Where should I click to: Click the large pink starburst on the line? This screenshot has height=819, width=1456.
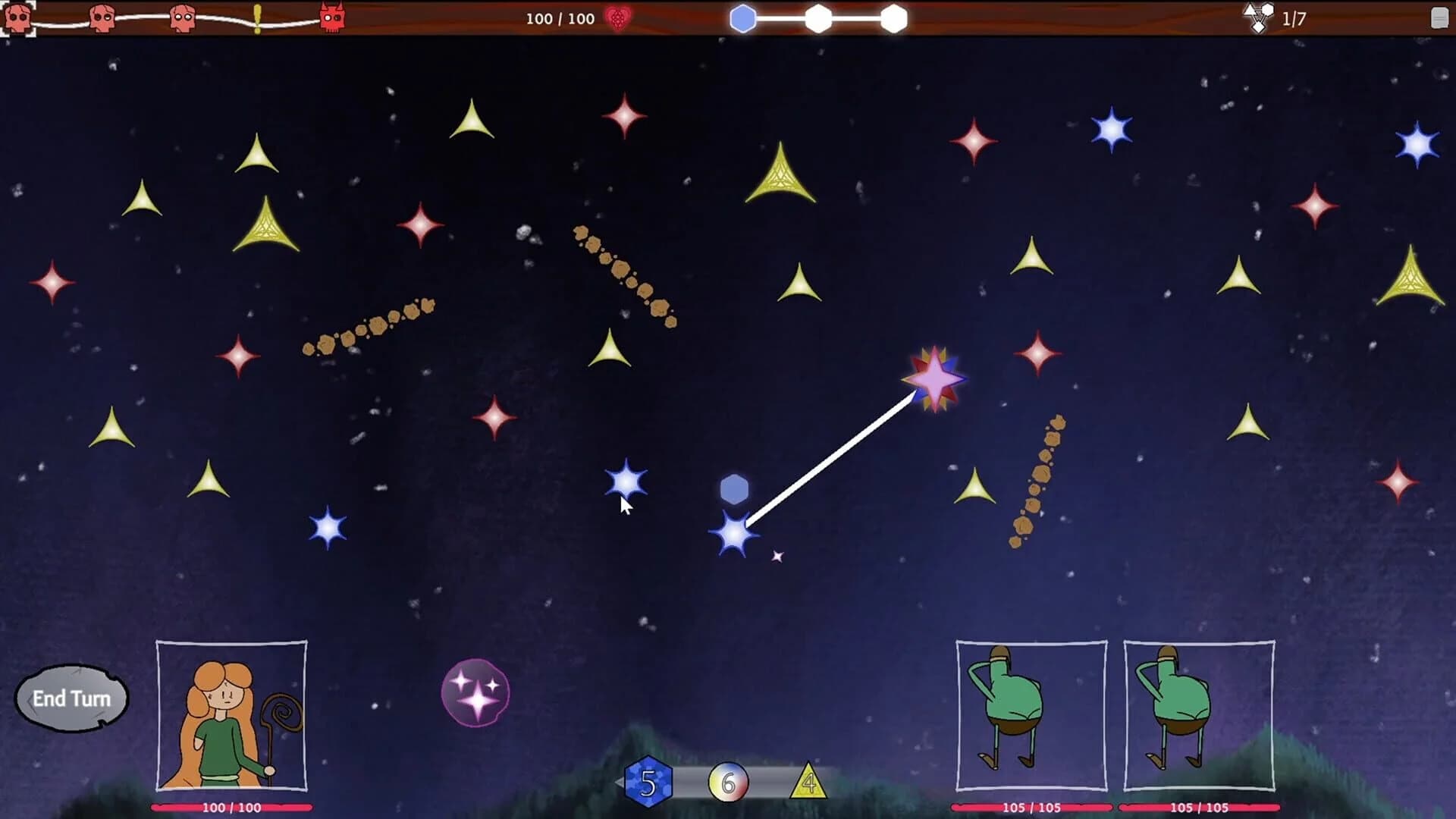(934, 379)
